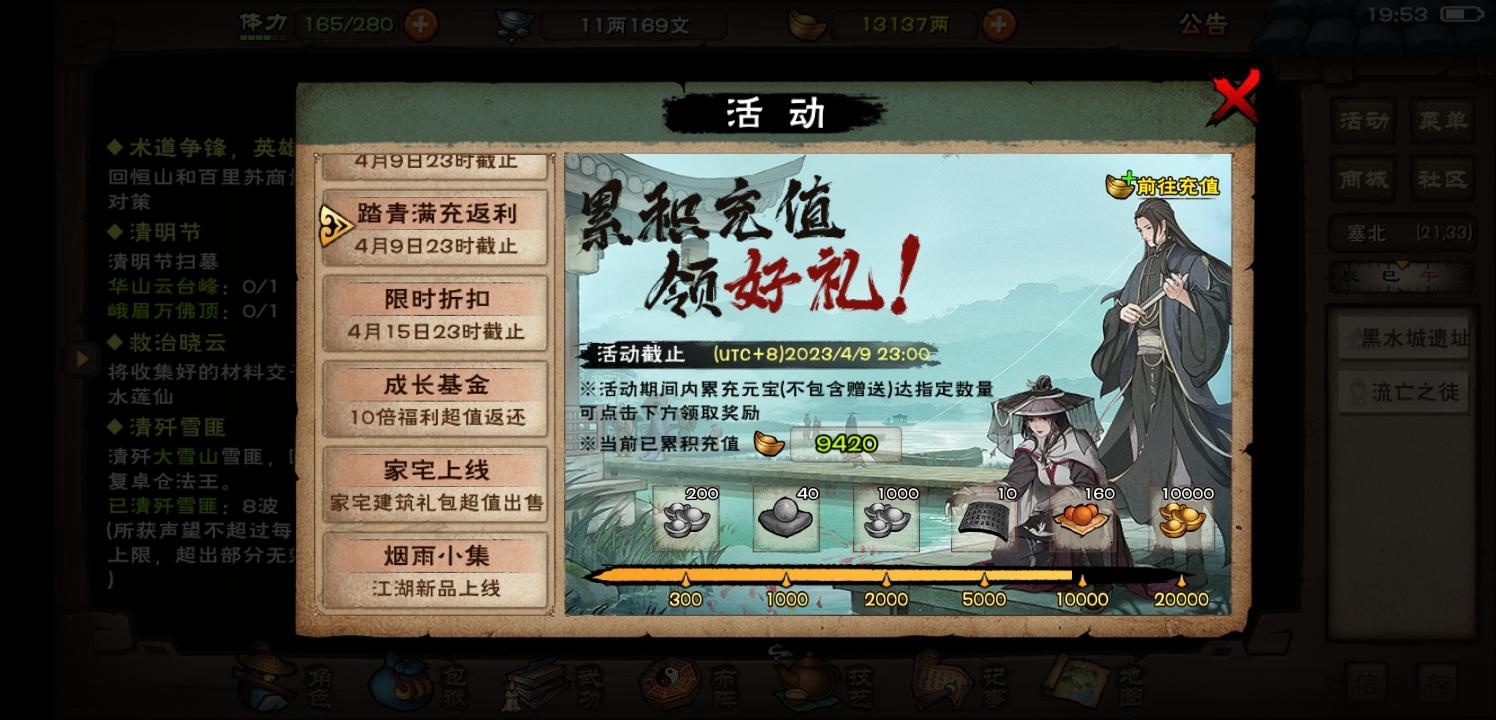Viewport: 1496px width, 720px height.
Task: Open the 包袱 inventory bag icon
Action: point(400,682)
